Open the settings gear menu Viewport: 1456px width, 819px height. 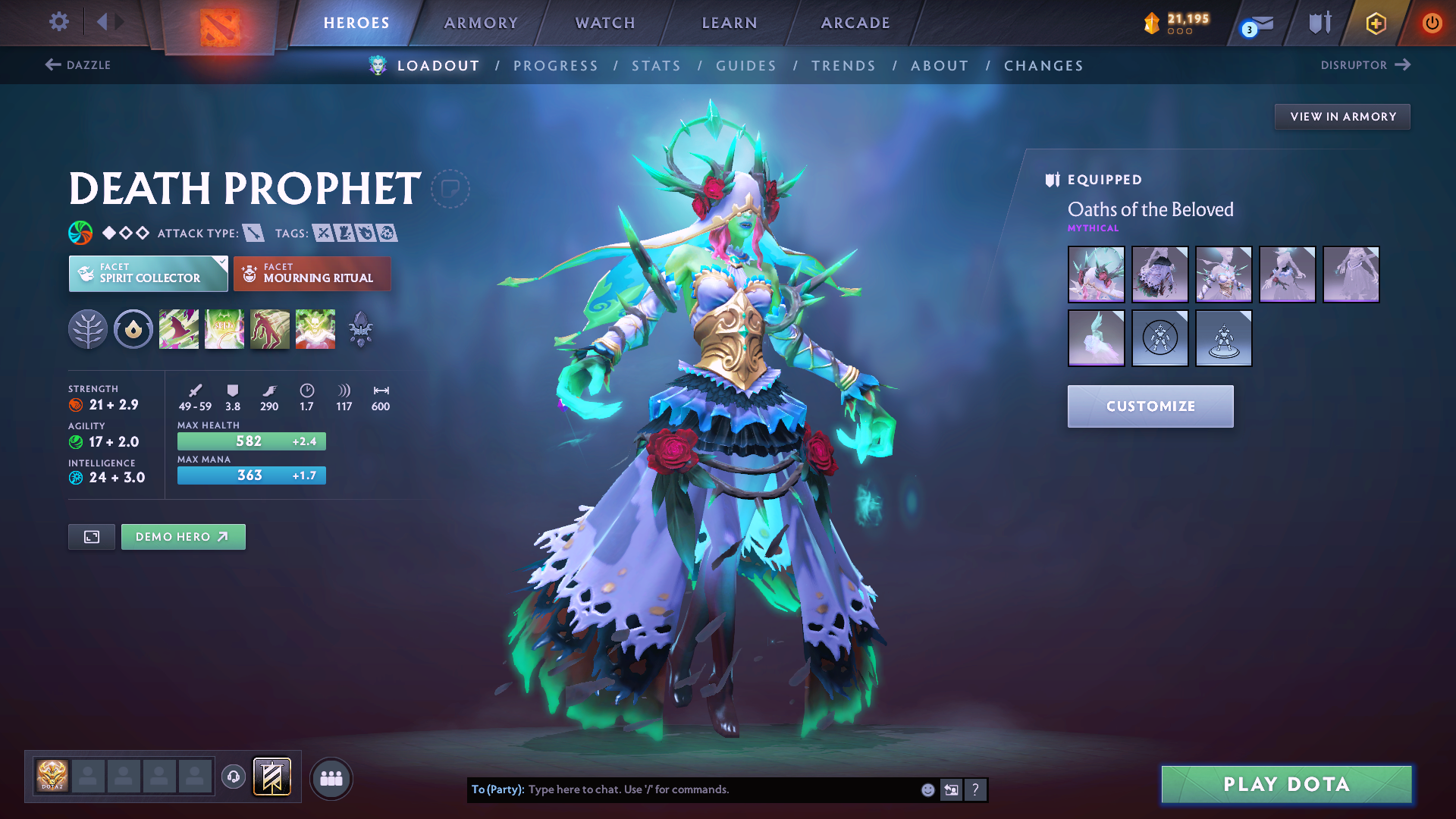pyautogui.click(x=58, y=22)
